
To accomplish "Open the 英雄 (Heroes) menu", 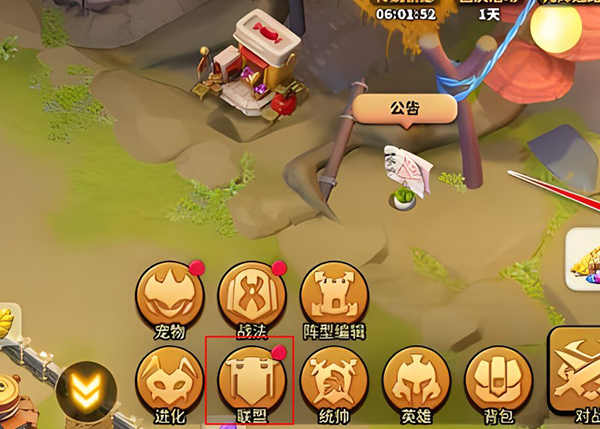I will (415, 382).
